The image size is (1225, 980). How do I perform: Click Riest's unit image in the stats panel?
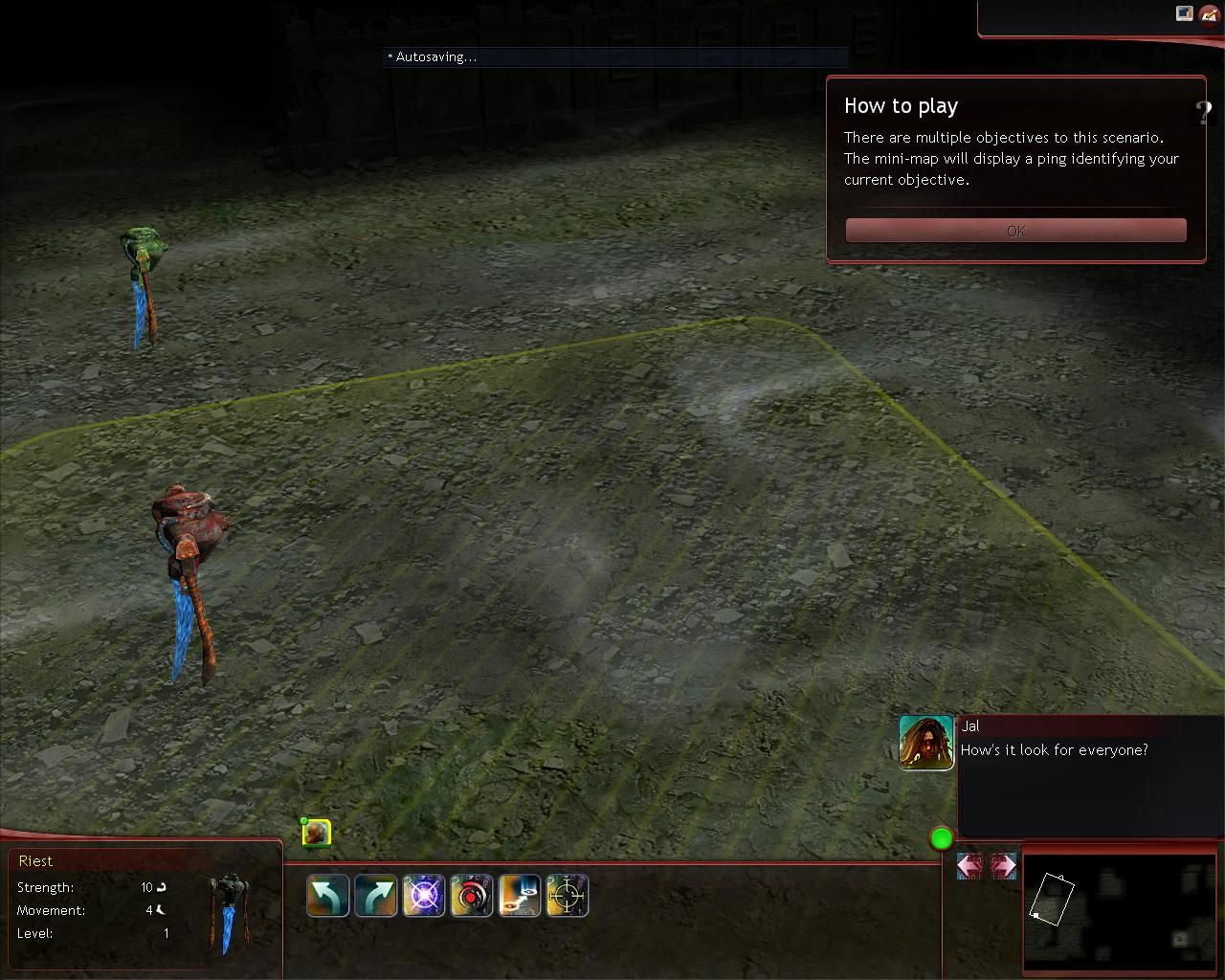228,911
